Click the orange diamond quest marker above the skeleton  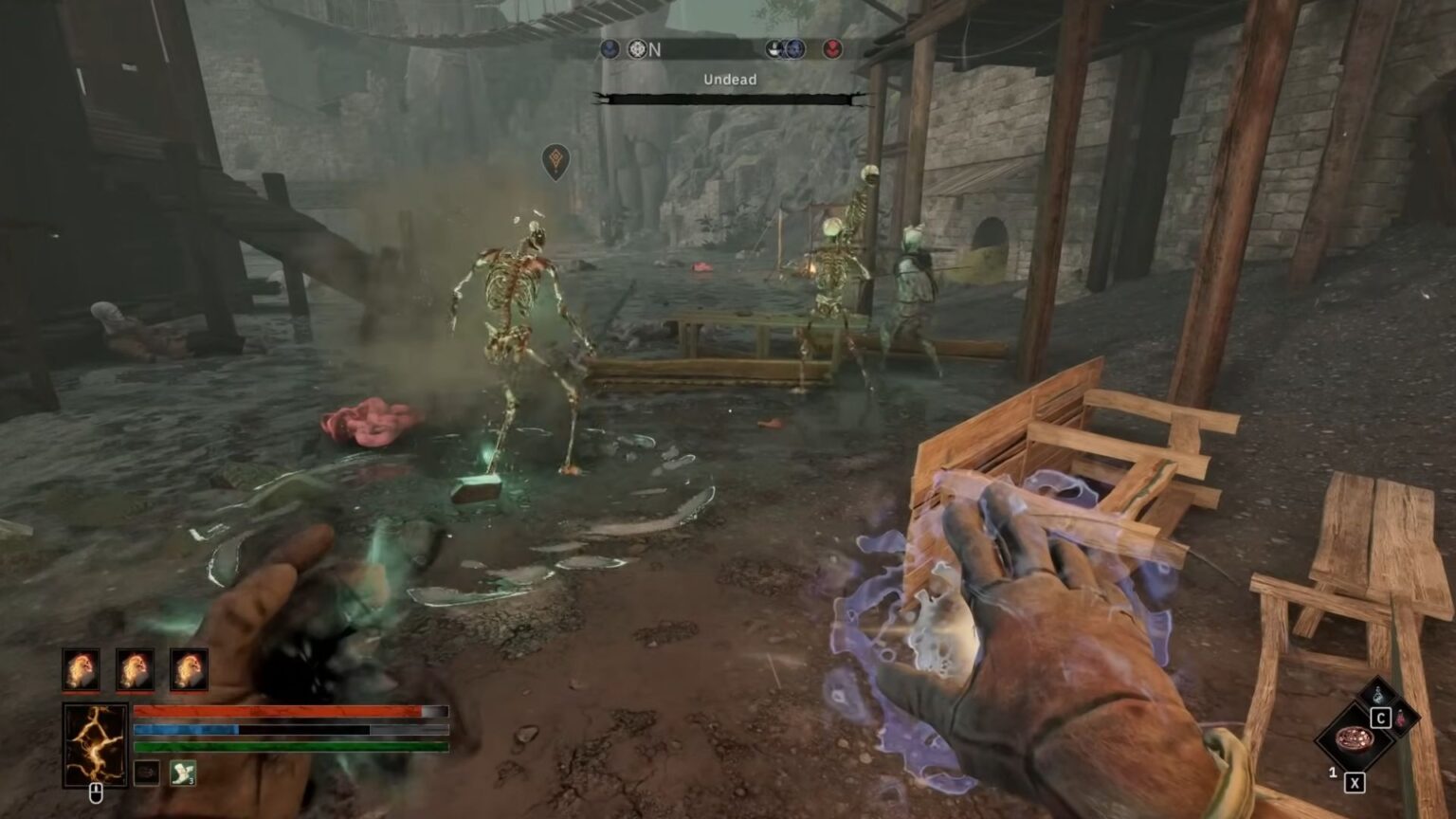[555, 161]
